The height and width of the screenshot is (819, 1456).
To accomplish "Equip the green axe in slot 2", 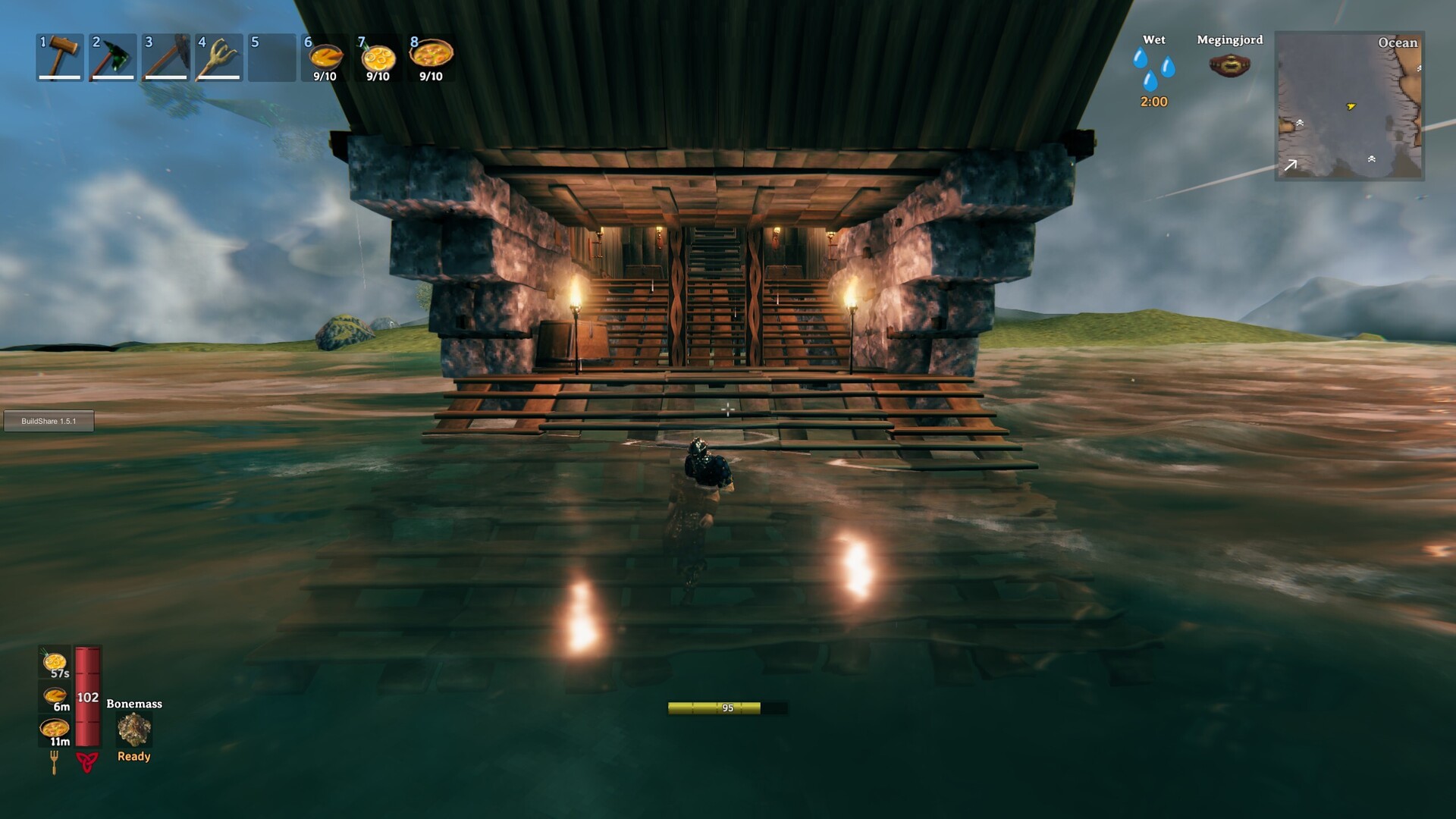I will (x=112, y=57).
